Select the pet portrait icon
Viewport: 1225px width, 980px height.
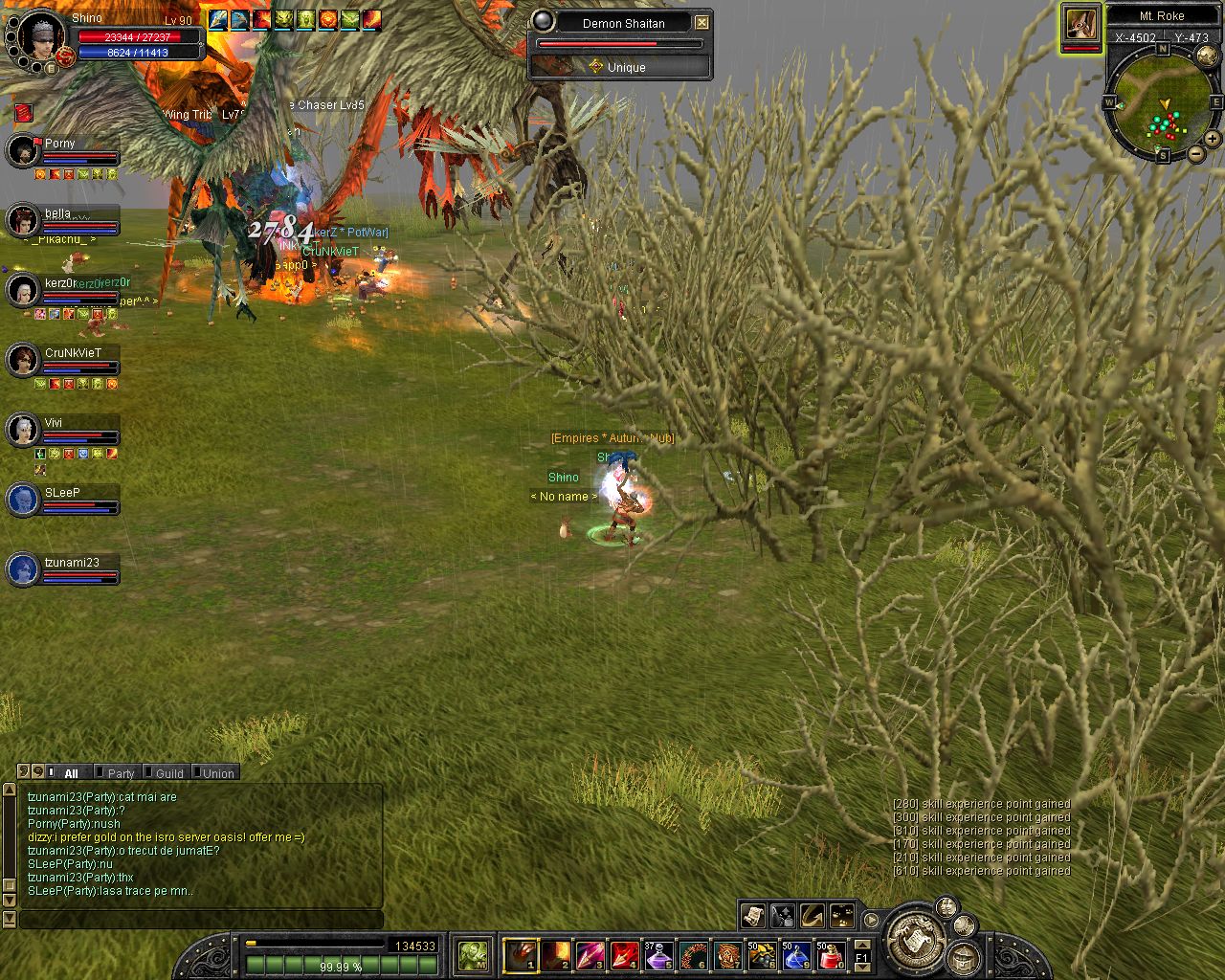pos(1081,25)
